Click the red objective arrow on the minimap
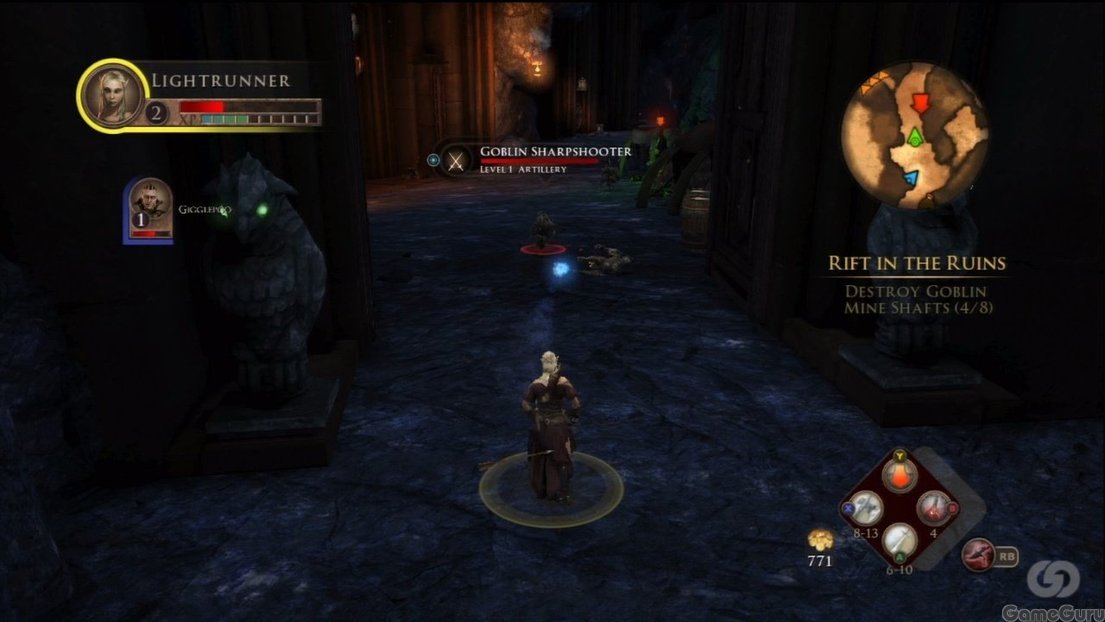Image resolution: width=1105 pixels, height=622 pixels. tap(919, 101)
